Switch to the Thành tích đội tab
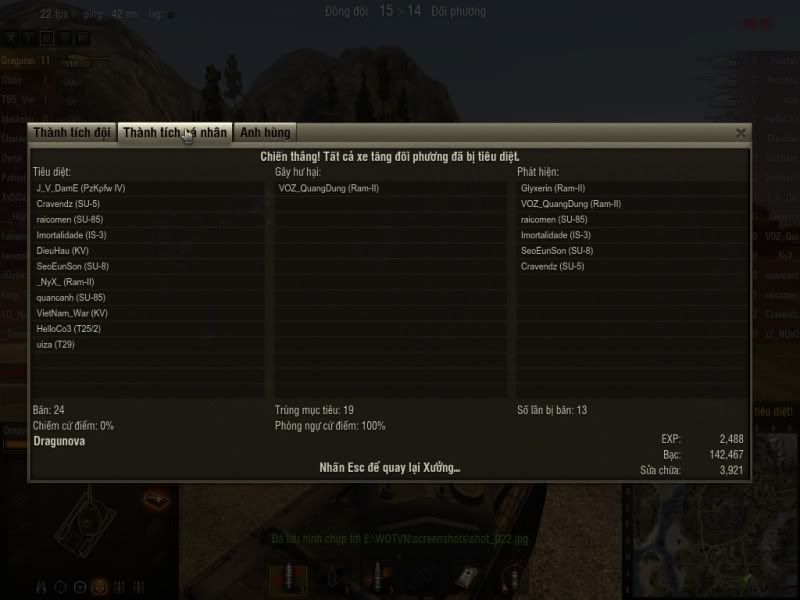 (72, 133)
